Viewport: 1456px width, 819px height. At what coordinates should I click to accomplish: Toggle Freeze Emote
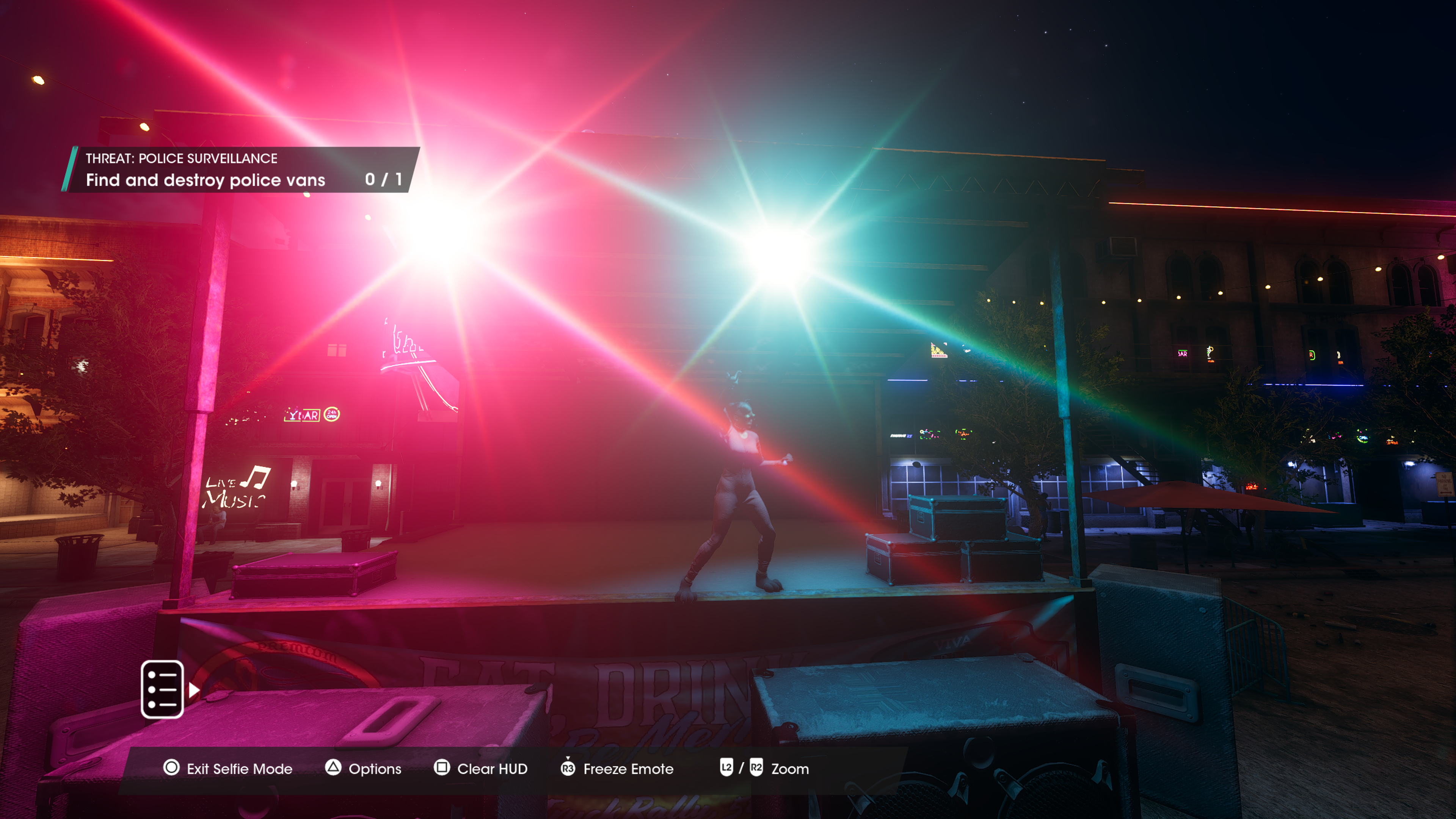click(617, 769)
